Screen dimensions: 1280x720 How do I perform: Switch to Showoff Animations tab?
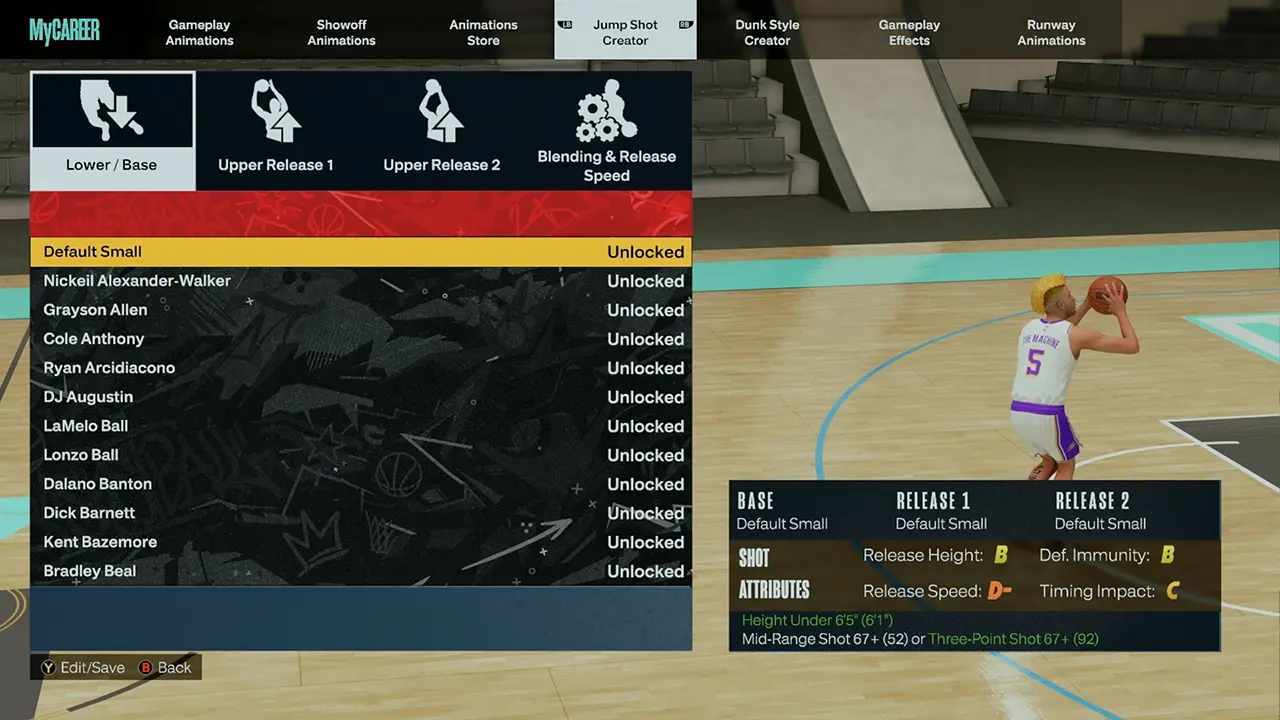342,32
